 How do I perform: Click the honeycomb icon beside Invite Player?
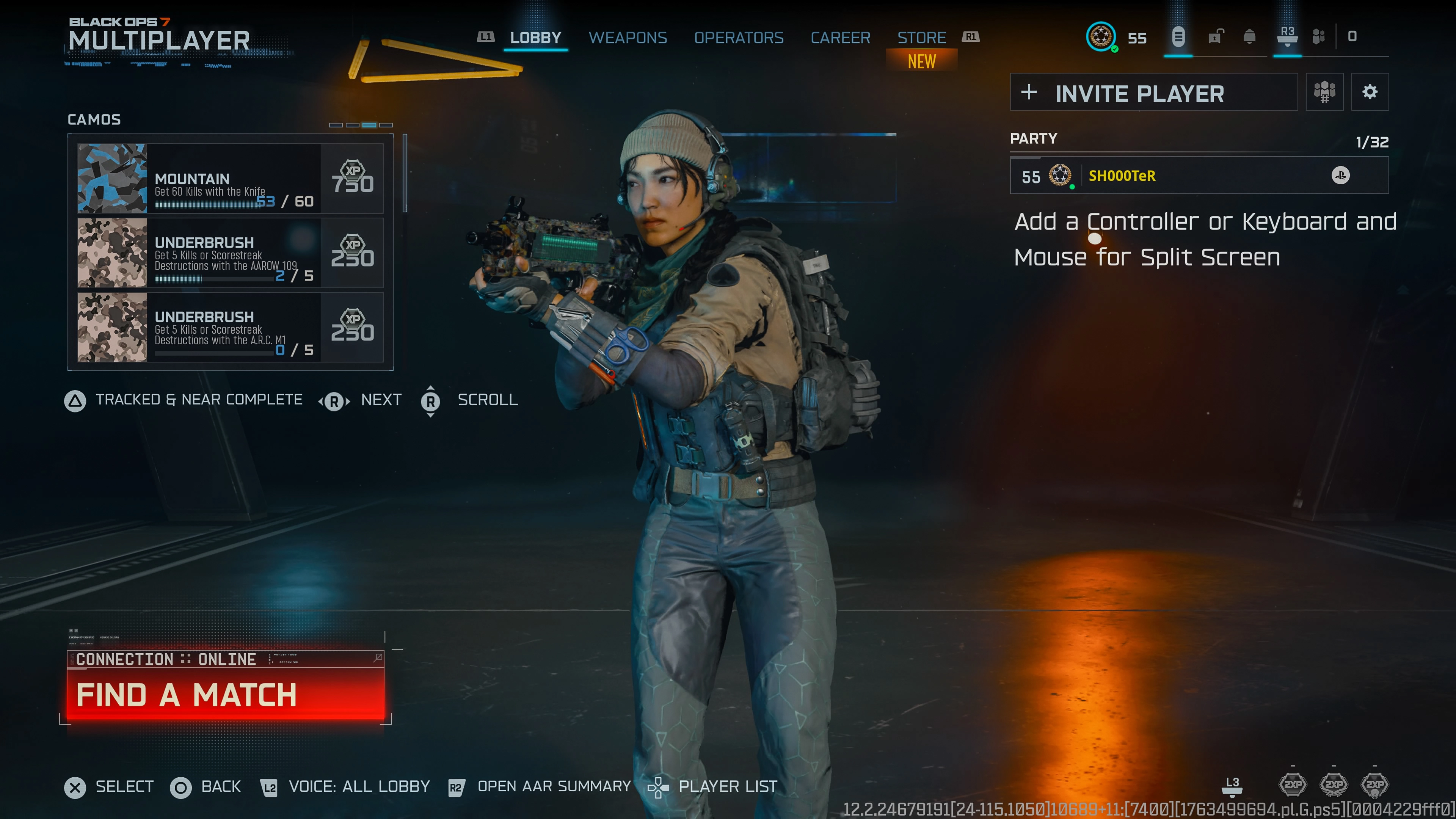point(1324,91)
